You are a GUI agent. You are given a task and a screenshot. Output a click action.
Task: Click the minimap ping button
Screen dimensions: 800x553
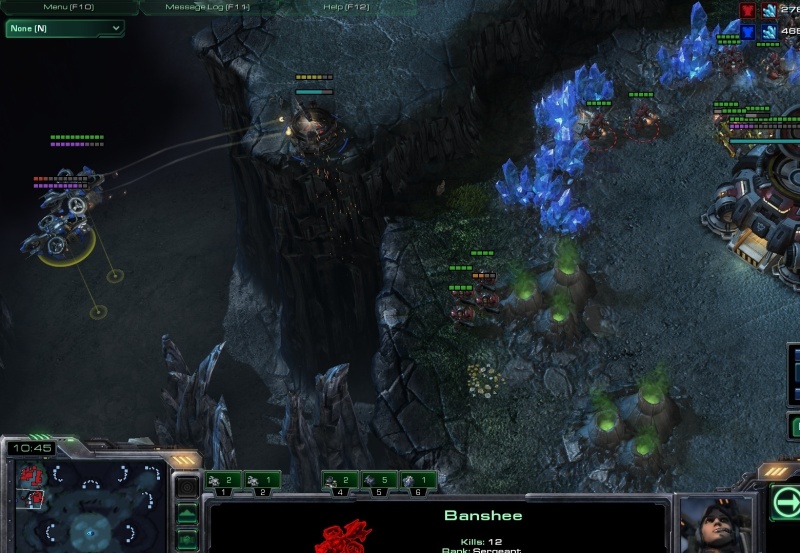(x=186, y=488)
